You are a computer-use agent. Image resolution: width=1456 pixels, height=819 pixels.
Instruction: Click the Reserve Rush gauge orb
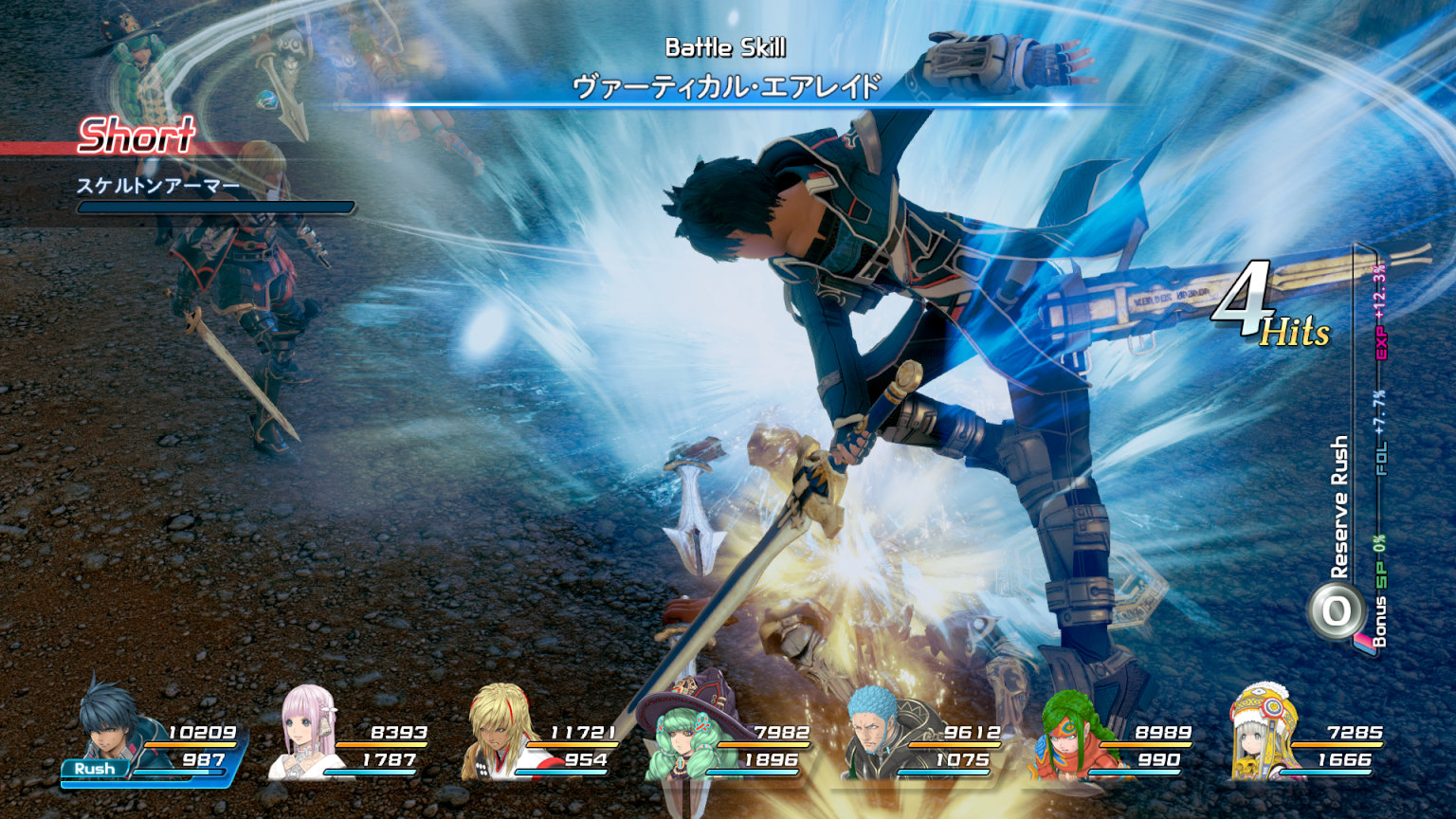pyautogui.click(x=1335, y=611)
